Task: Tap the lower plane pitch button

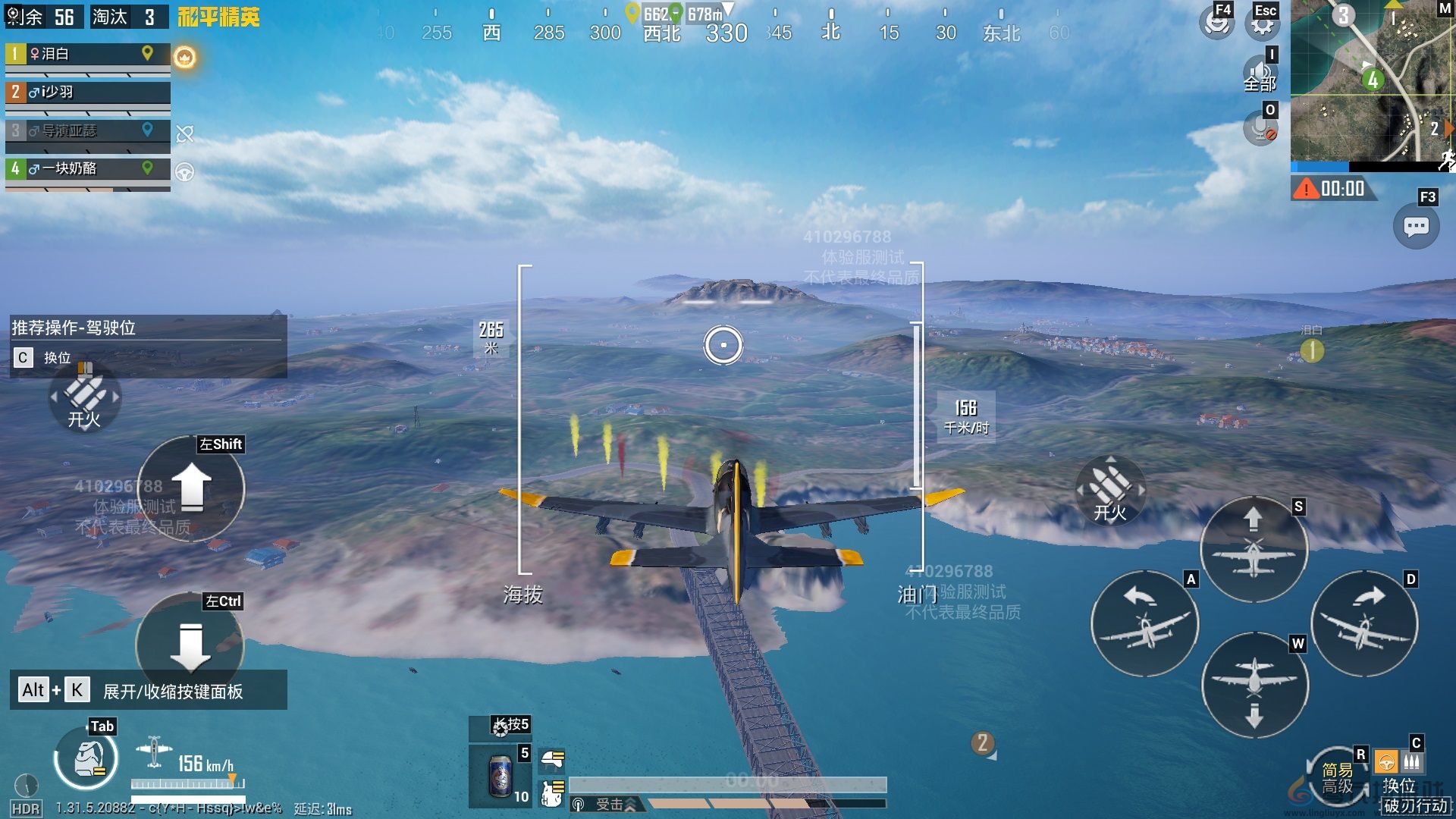Action: tap(1254, 686)
